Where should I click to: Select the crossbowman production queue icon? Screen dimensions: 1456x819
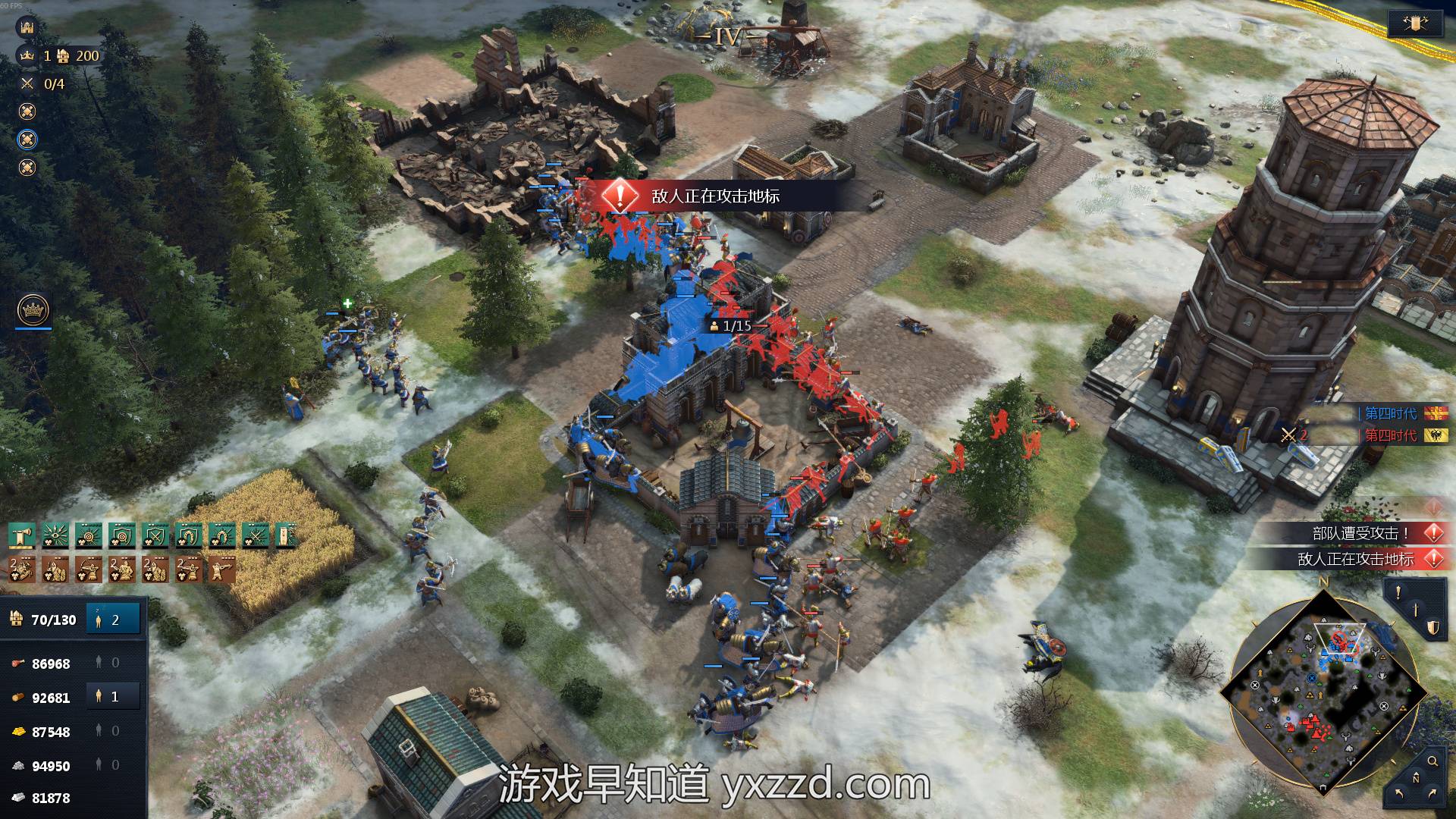221,570
